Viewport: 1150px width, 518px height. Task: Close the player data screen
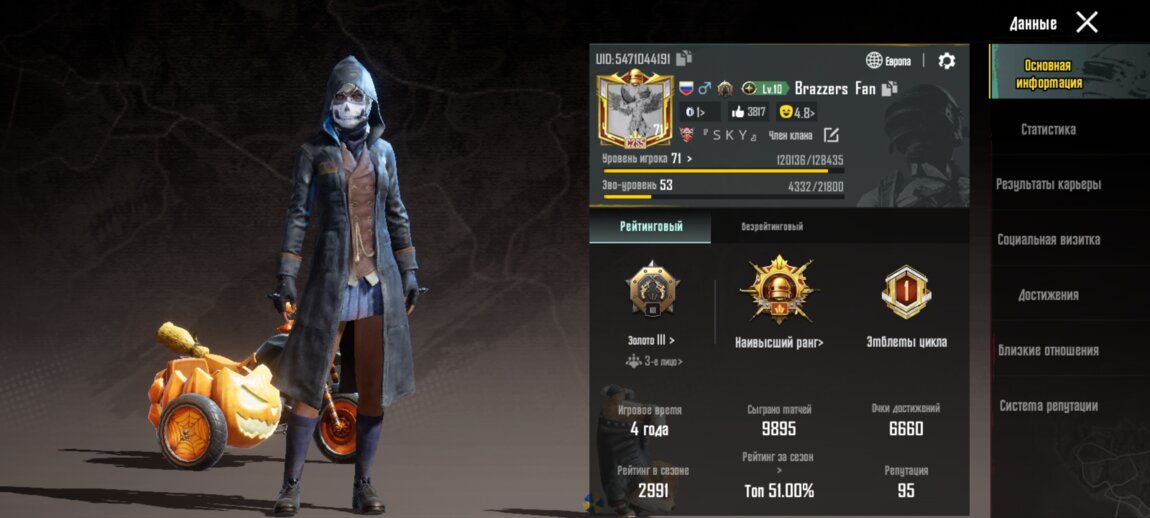pos(1087,22)
